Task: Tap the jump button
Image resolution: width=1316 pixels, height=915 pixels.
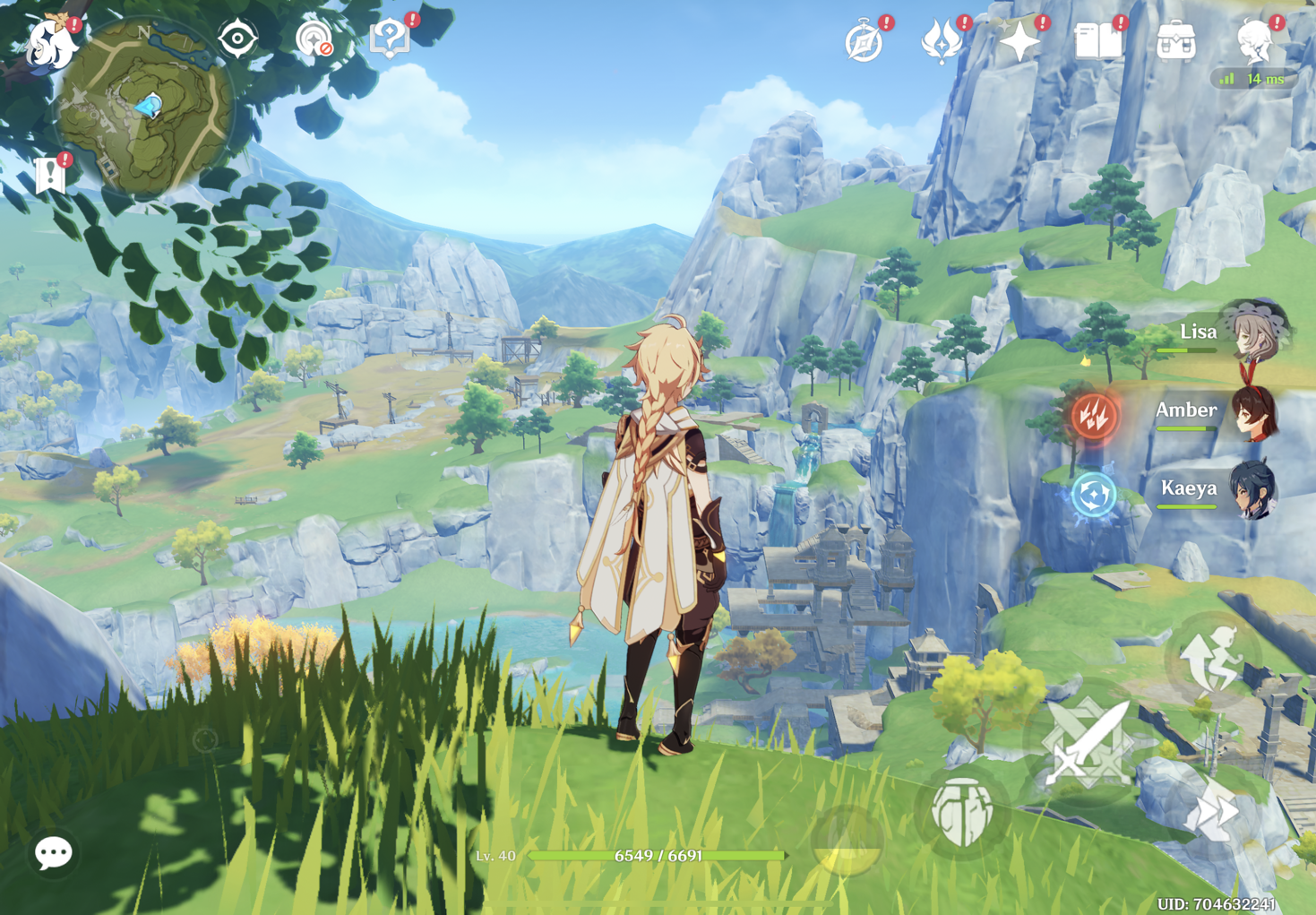Action: [1212, 661]
